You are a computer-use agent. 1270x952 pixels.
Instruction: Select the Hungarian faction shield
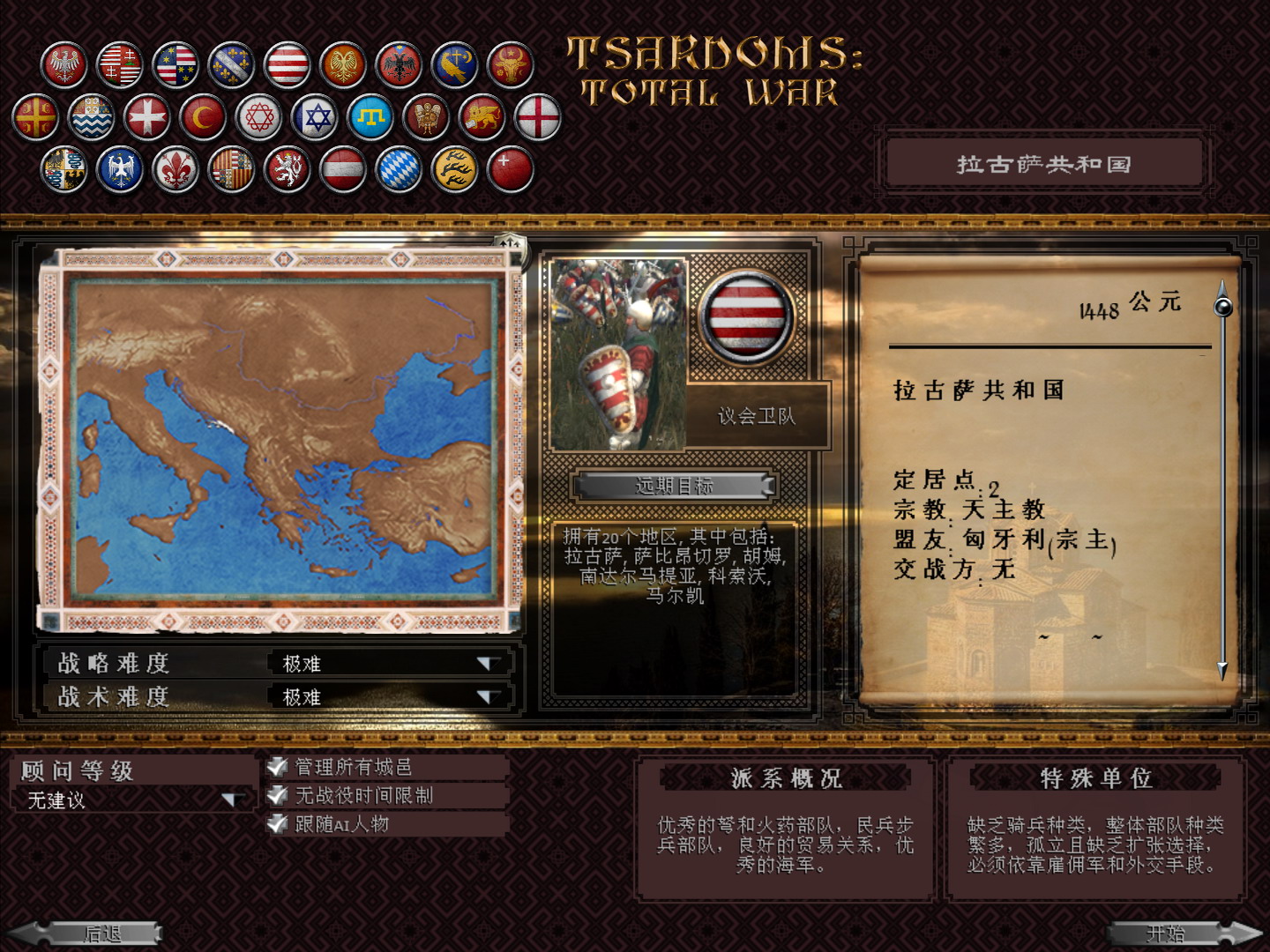click(x=121, y=63)
